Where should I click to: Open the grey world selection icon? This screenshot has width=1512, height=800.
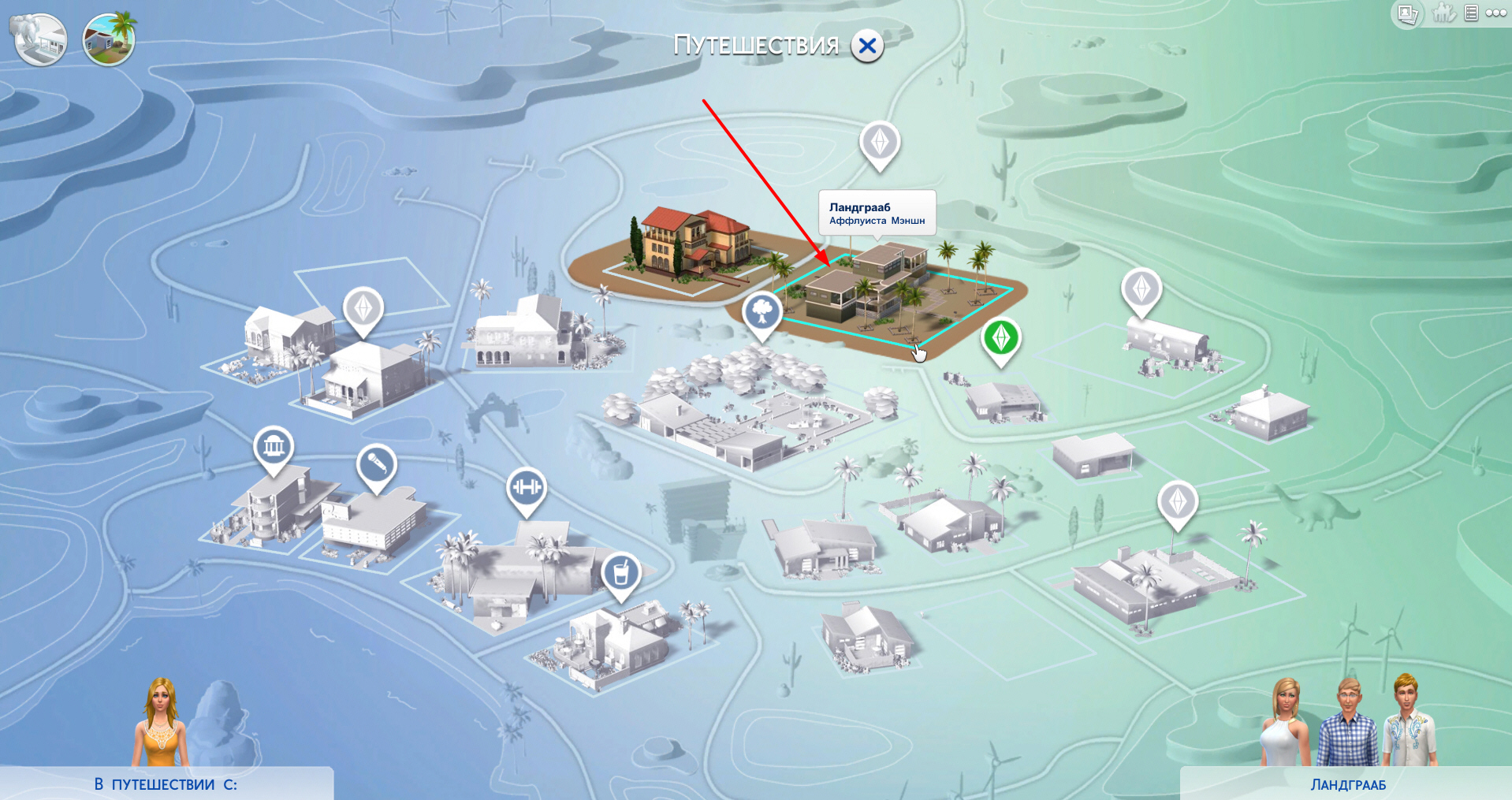coord(39,39)
